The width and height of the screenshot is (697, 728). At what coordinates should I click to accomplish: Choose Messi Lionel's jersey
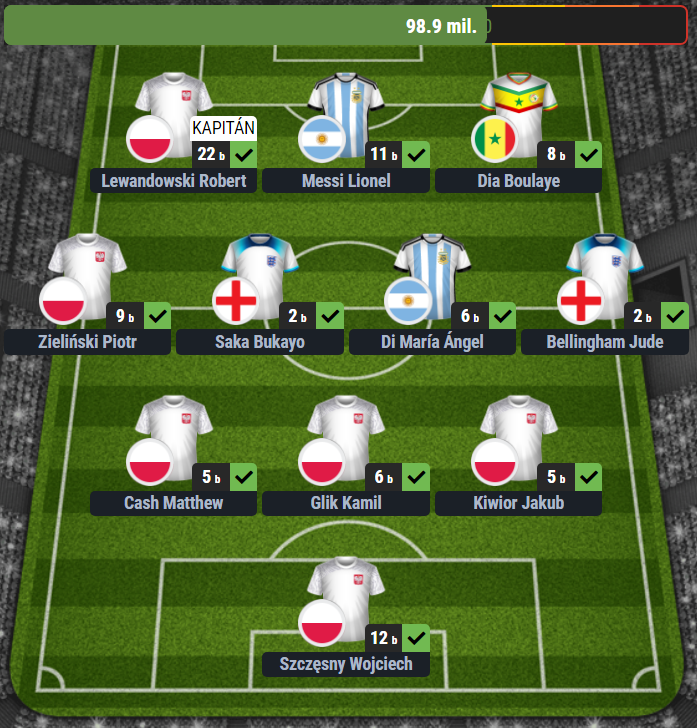346,108
